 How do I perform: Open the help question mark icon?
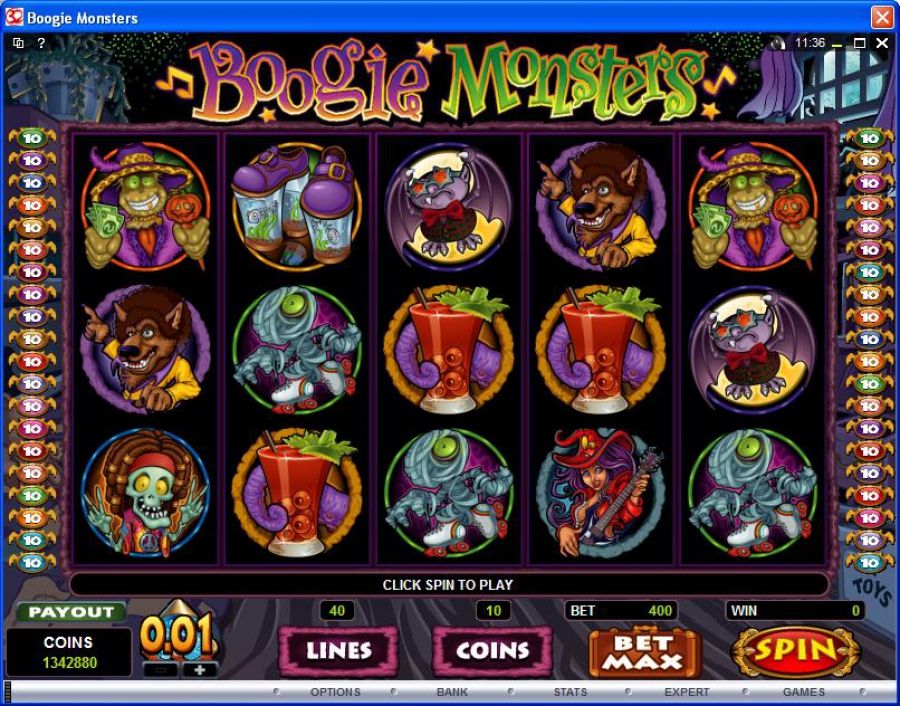41,44
